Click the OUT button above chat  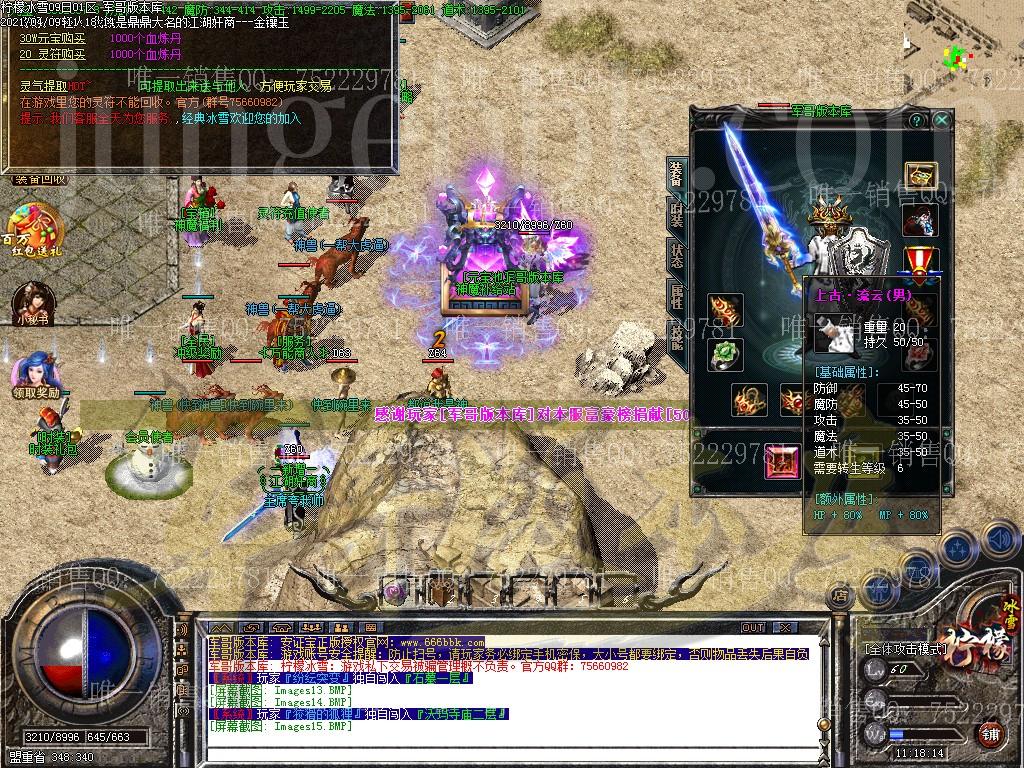tap(752, 628)
